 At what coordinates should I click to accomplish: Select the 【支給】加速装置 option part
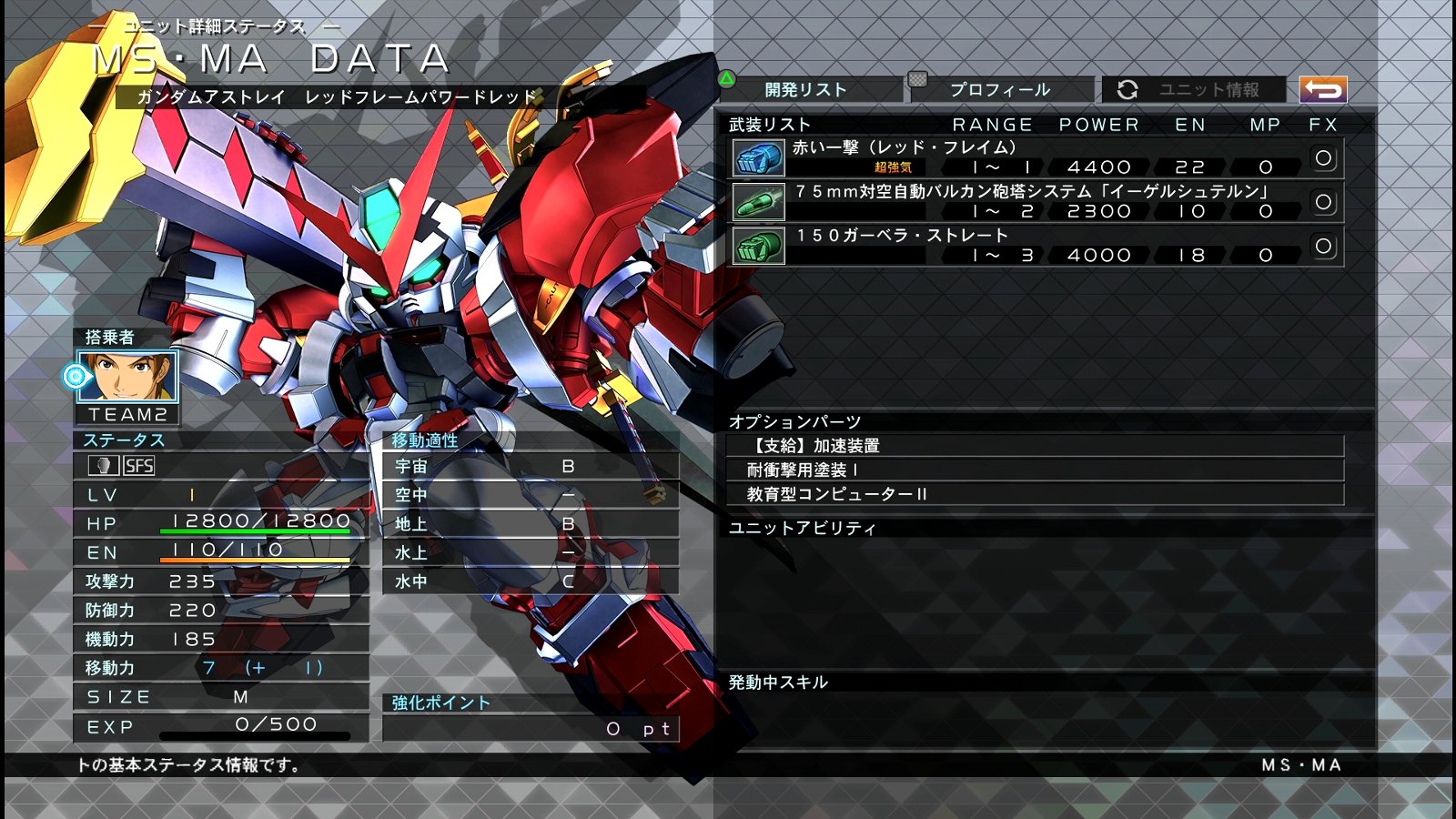(x=910, y=447)
